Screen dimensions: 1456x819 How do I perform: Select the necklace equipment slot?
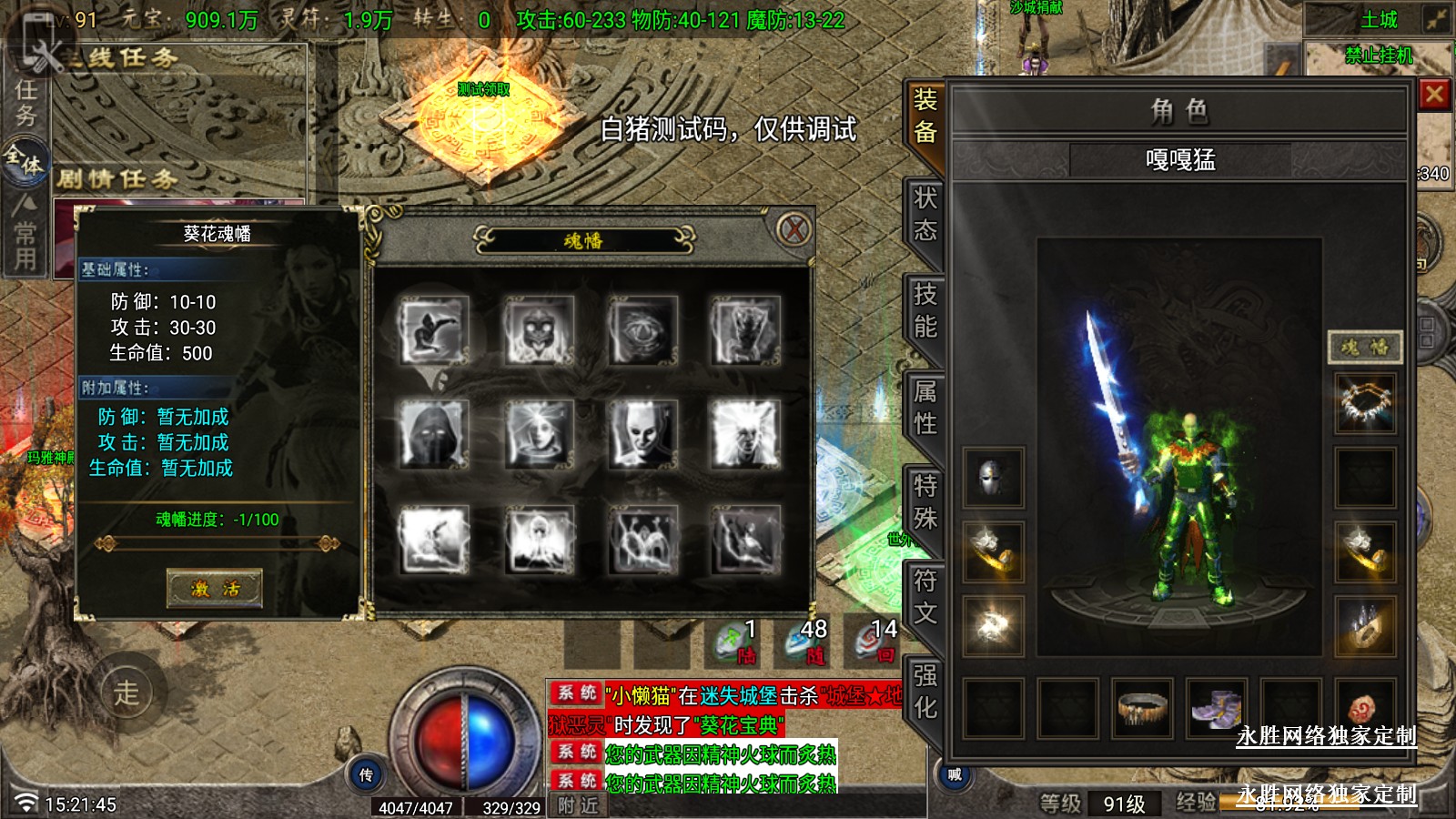pos(1364,402)
